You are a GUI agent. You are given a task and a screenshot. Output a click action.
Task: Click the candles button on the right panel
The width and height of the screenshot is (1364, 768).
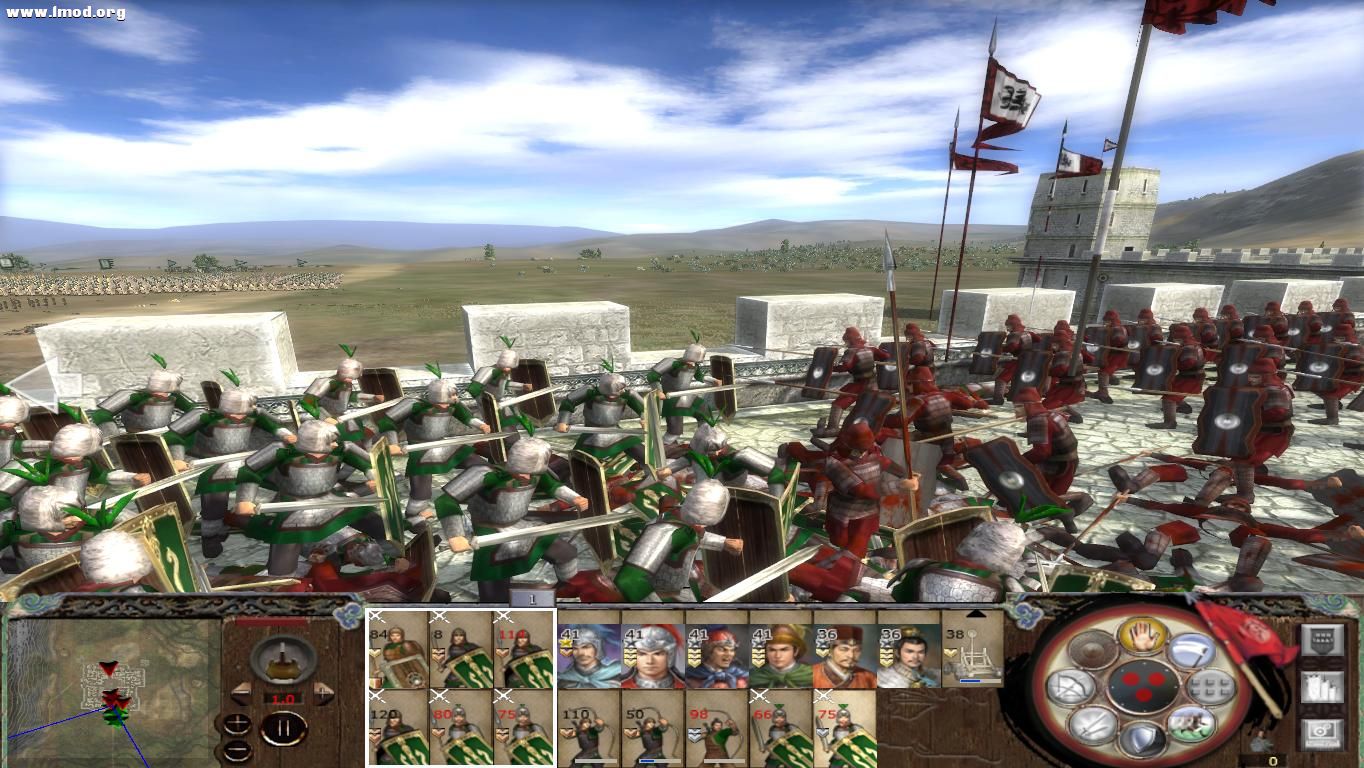tap(1323, 687)
